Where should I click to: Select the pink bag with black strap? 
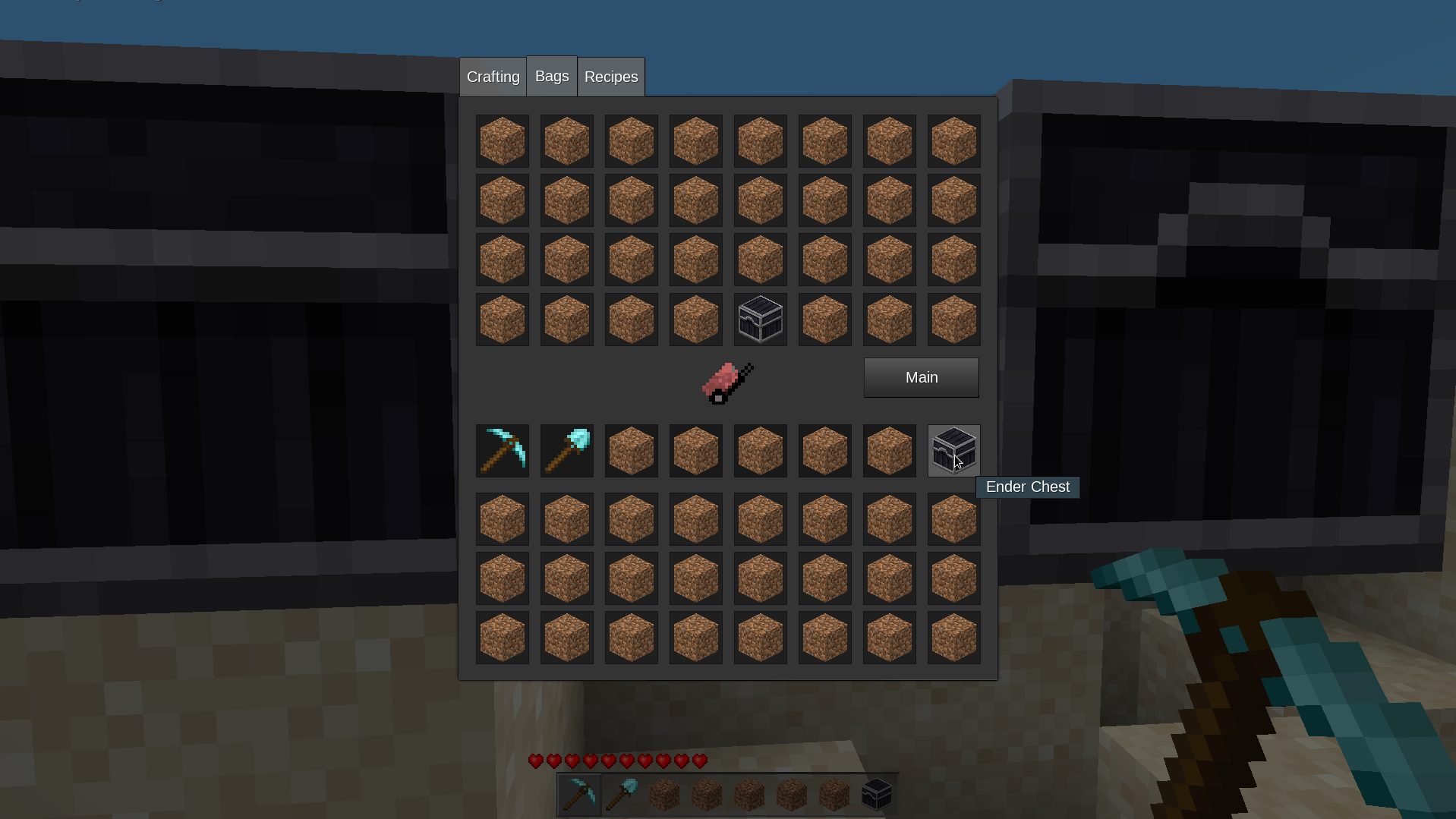[x=727, y=383]
